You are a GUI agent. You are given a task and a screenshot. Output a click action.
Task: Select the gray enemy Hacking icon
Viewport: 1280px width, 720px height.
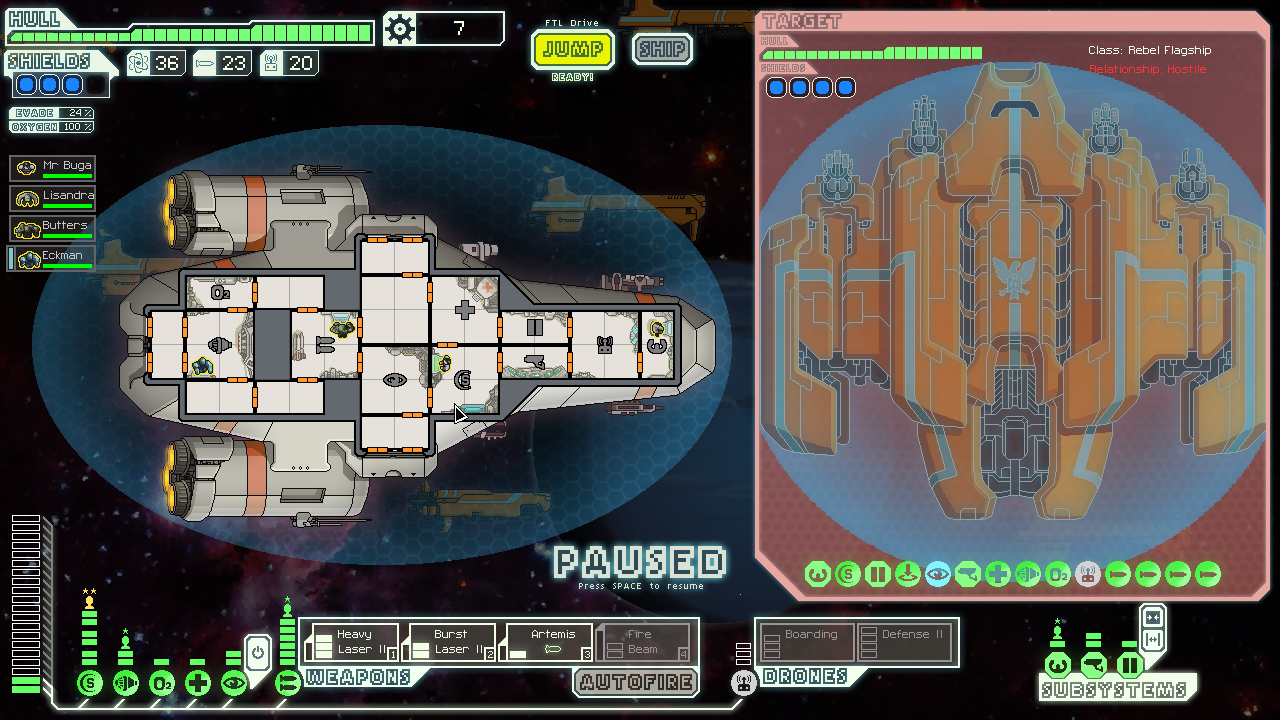(1088, 574)
